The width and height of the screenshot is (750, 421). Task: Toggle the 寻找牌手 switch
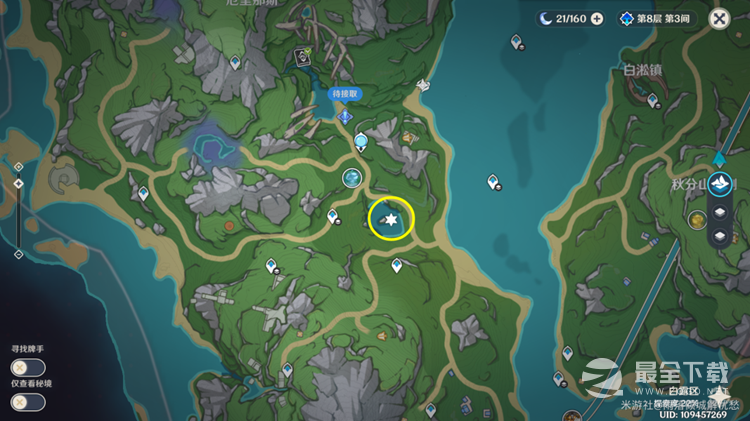[28, 367]
